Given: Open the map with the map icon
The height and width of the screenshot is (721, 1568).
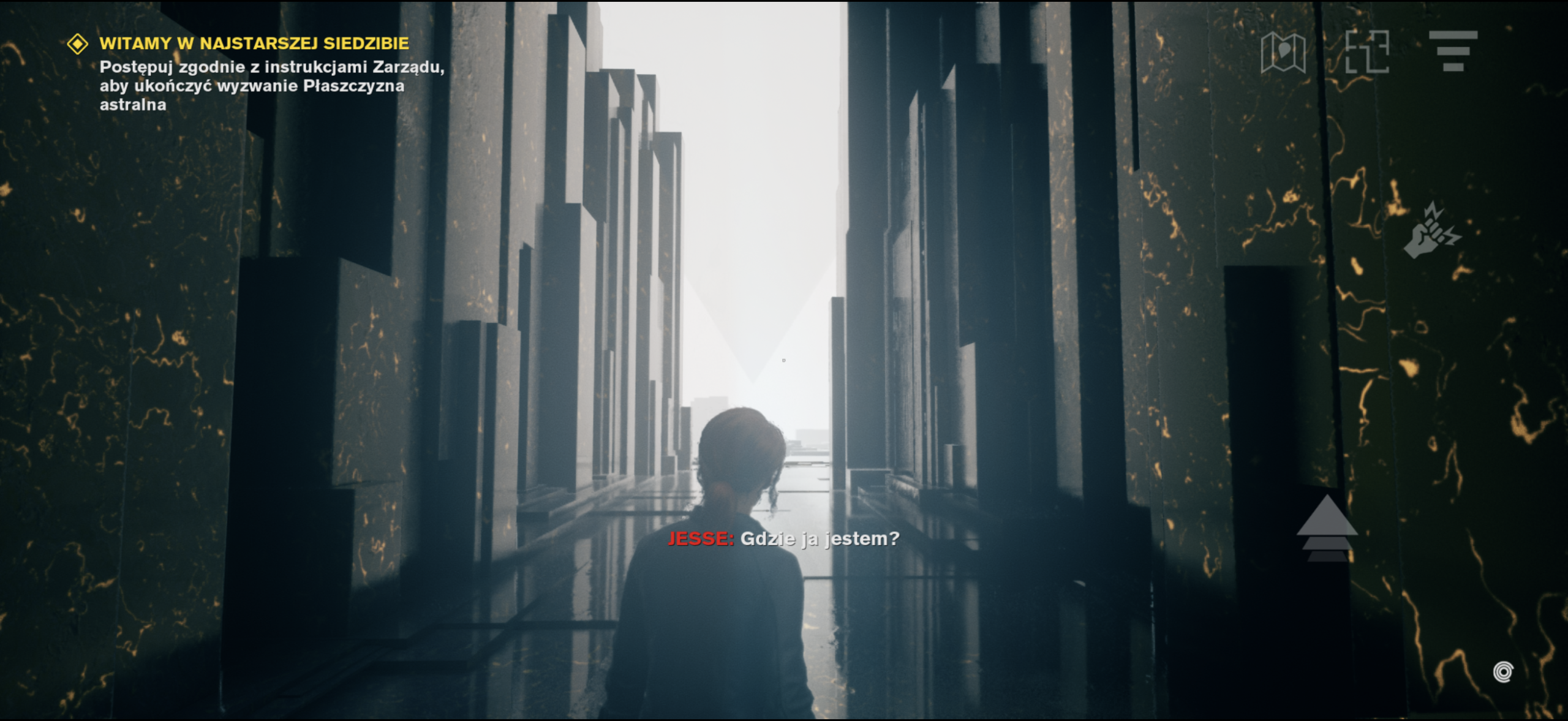Looking at the screenshot, I should tap(1283, 52).
